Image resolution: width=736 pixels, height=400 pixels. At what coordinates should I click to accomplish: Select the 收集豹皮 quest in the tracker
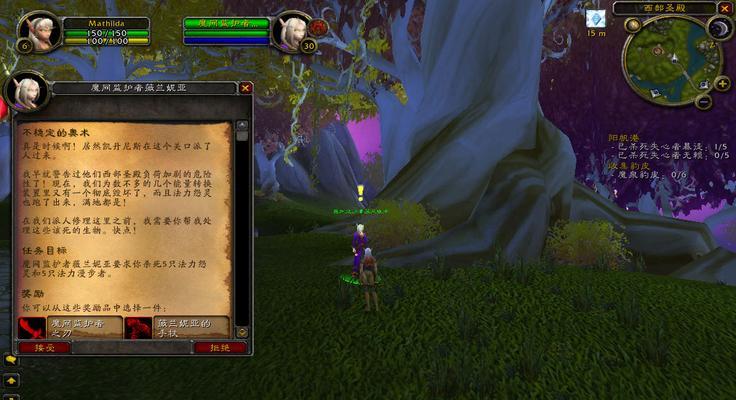tap(630, 165)
